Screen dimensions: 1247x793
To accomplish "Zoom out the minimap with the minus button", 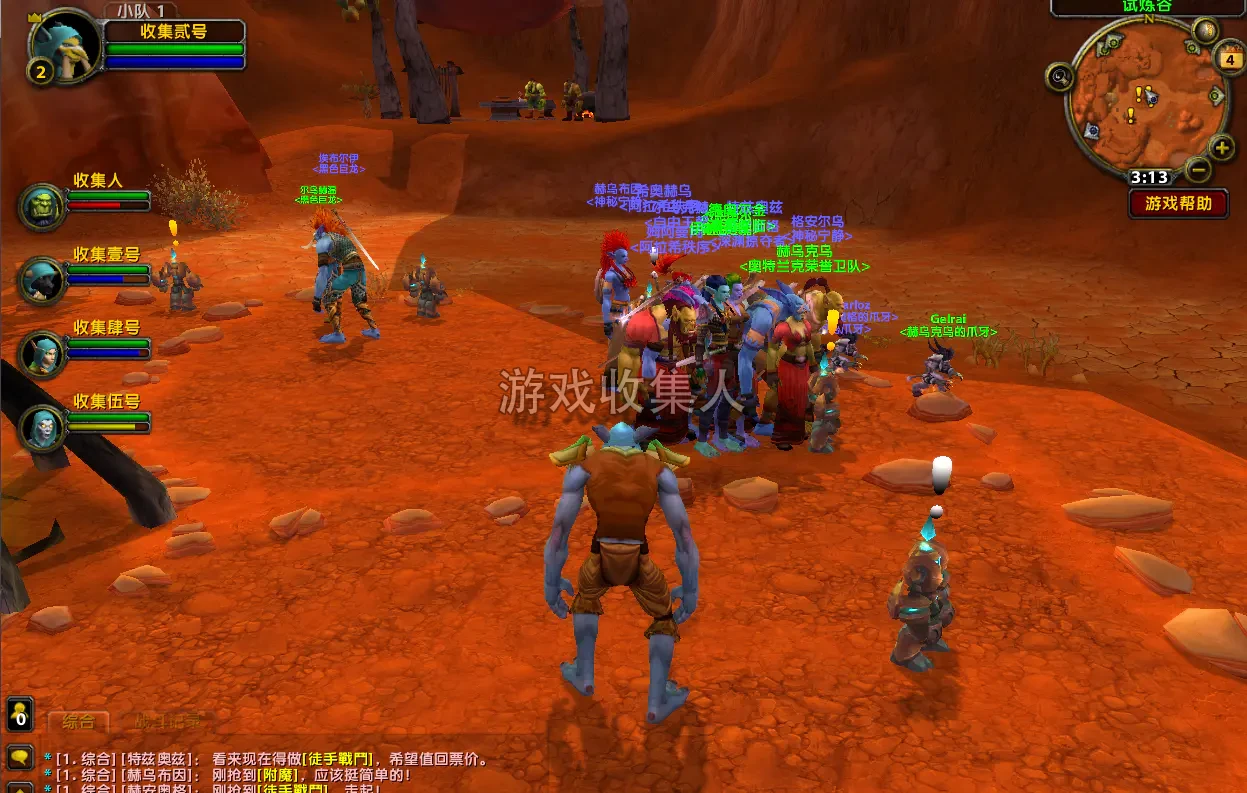I will click(x=1199, y=170).
